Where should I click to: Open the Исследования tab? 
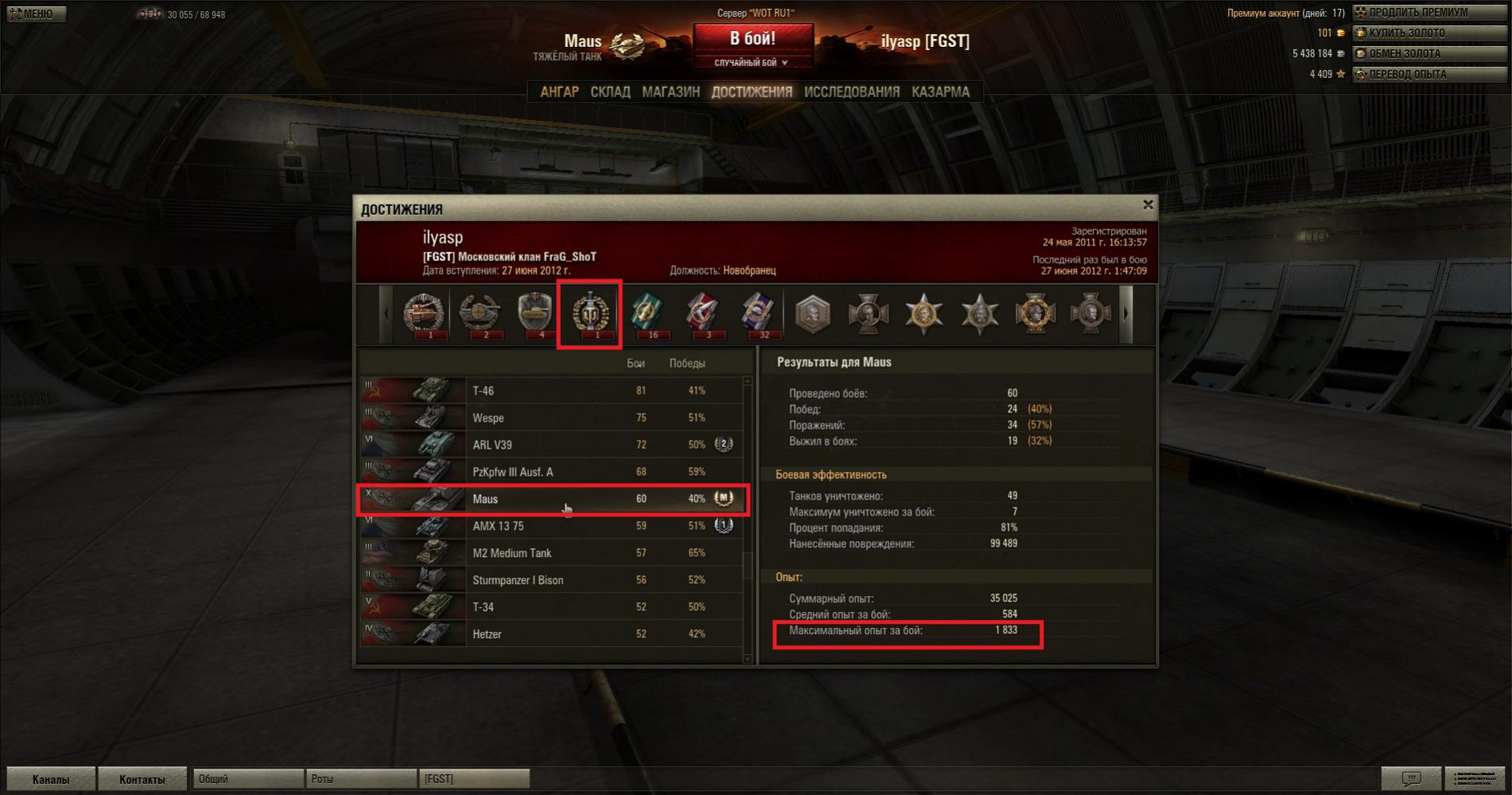pos(851,92)
